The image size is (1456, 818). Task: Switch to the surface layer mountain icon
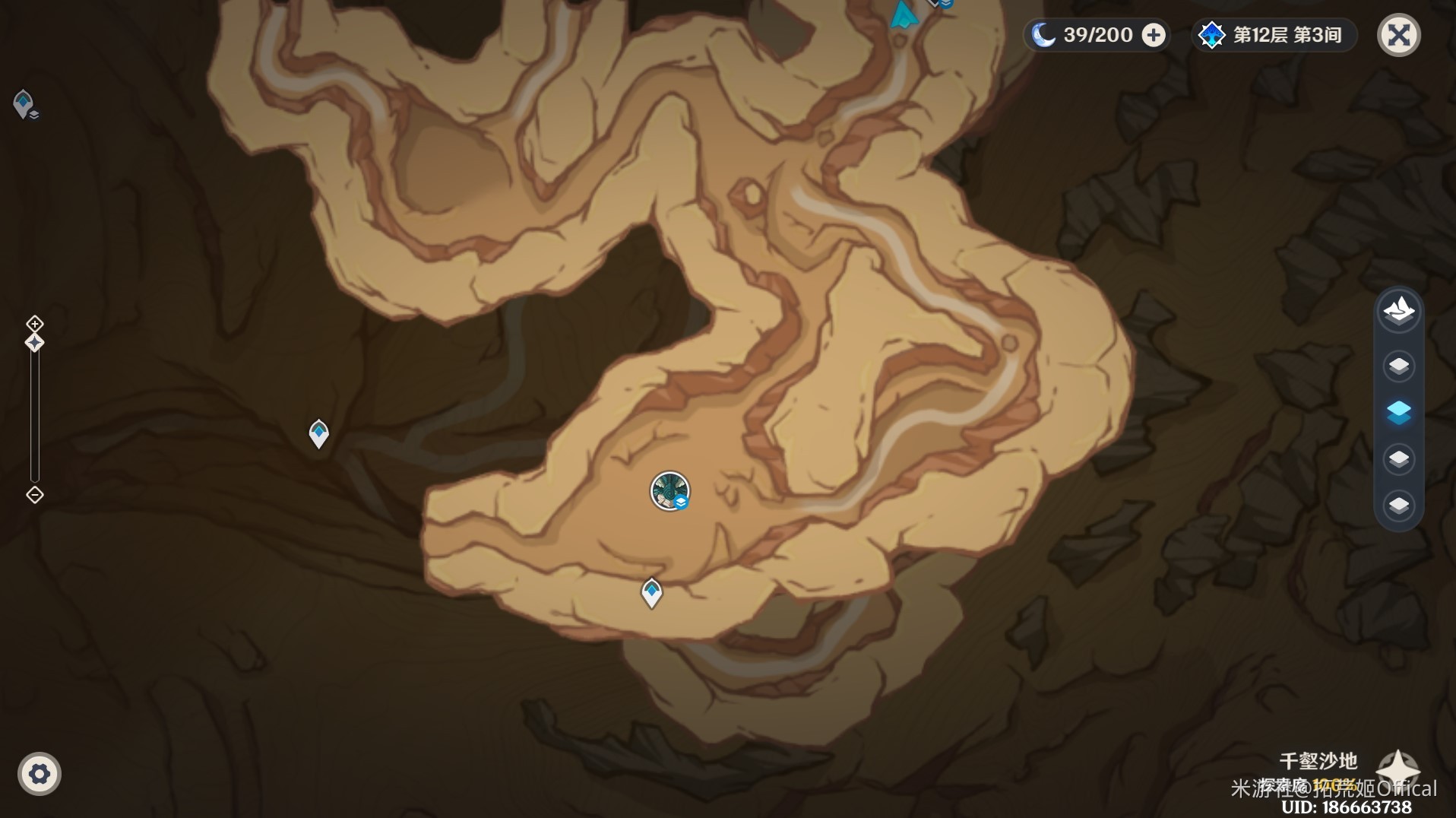pyautogui.click(x=1398, y=310)
